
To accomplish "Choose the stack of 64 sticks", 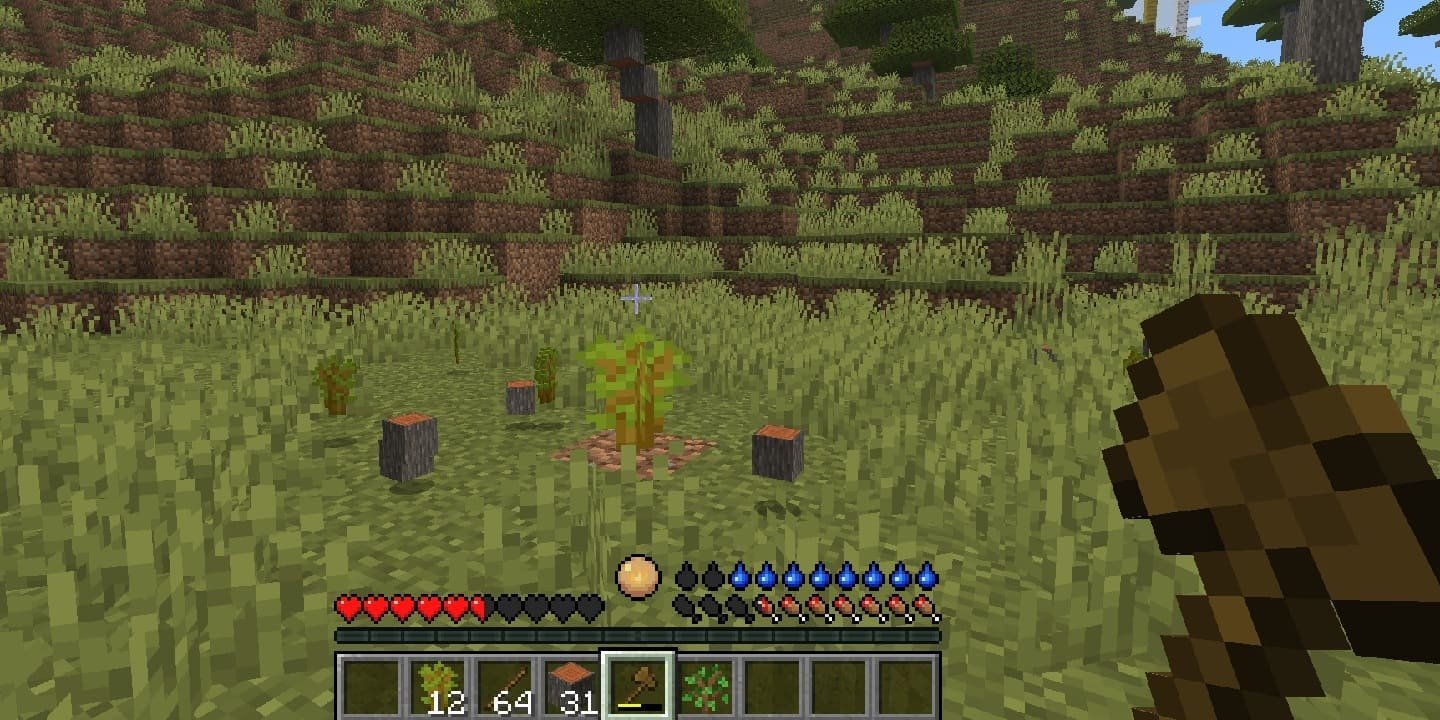I will pyautogui.click(x=503, y=686).
